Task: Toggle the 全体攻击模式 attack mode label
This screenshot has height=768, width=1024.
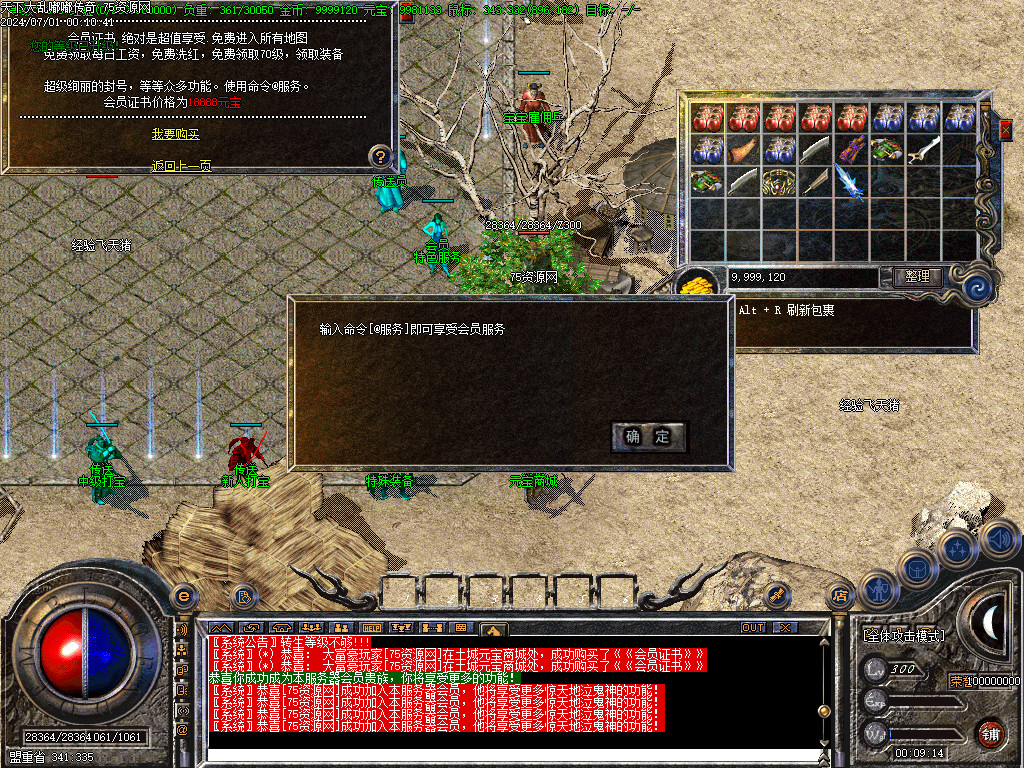Action: point(903,635)
